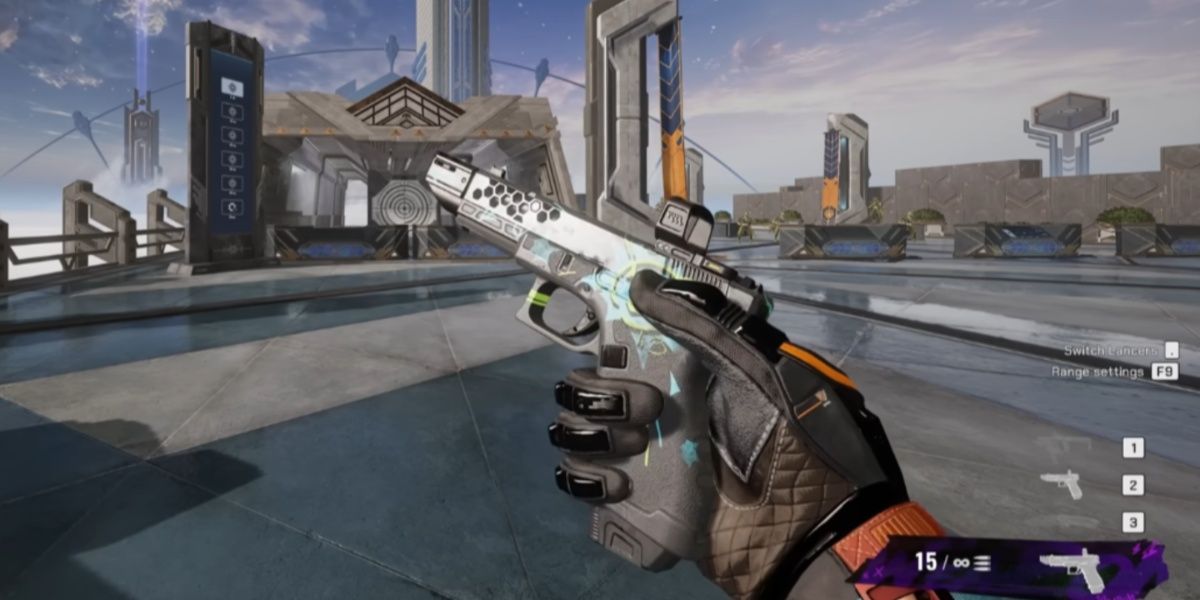This screenshot has height=600, width=1200.
Task: Select the faded primary weapon in slot 1
Action: tap(1064, 447)
